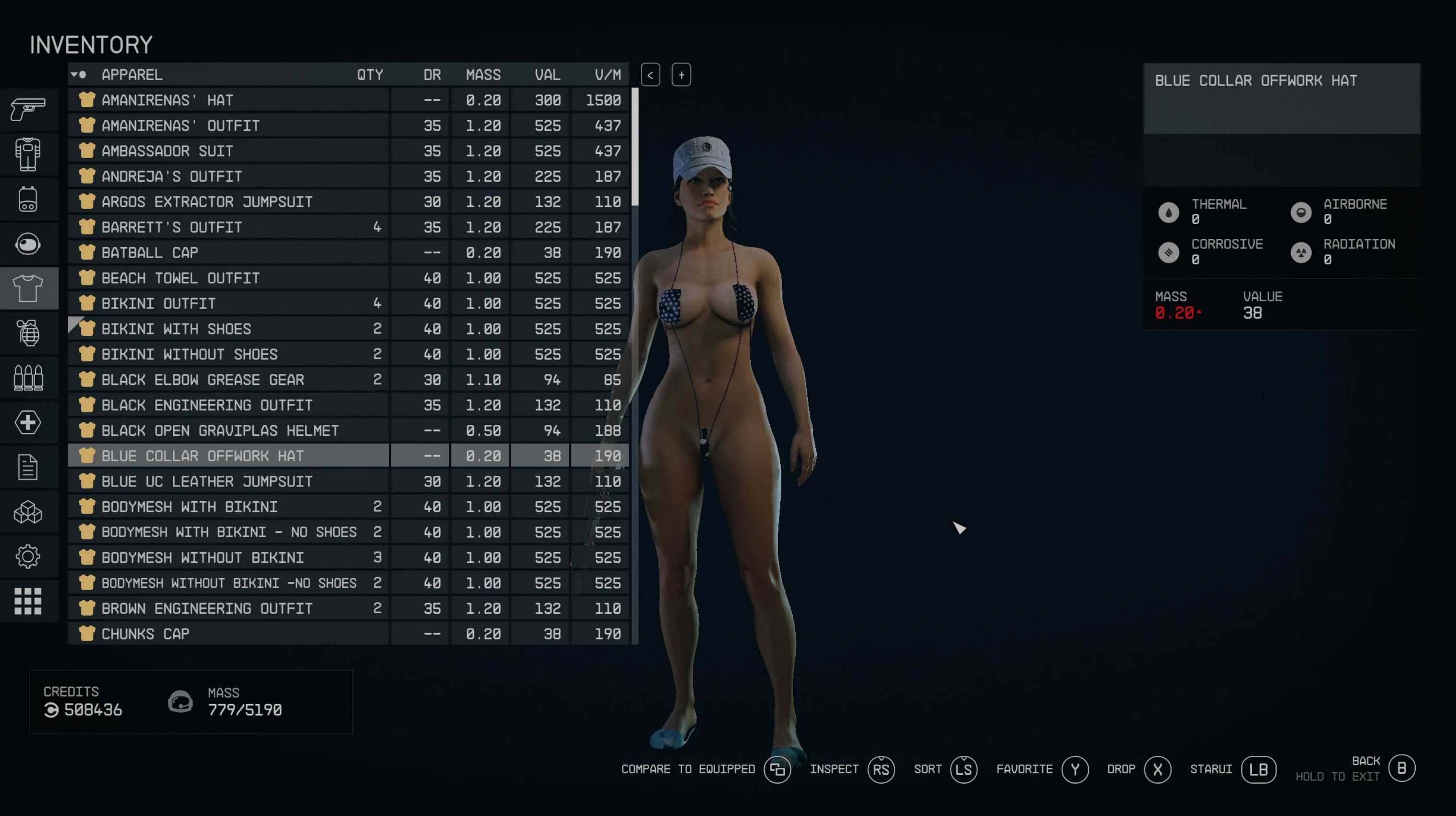Select the Chunks Cap entry

(x=145, y=634)
